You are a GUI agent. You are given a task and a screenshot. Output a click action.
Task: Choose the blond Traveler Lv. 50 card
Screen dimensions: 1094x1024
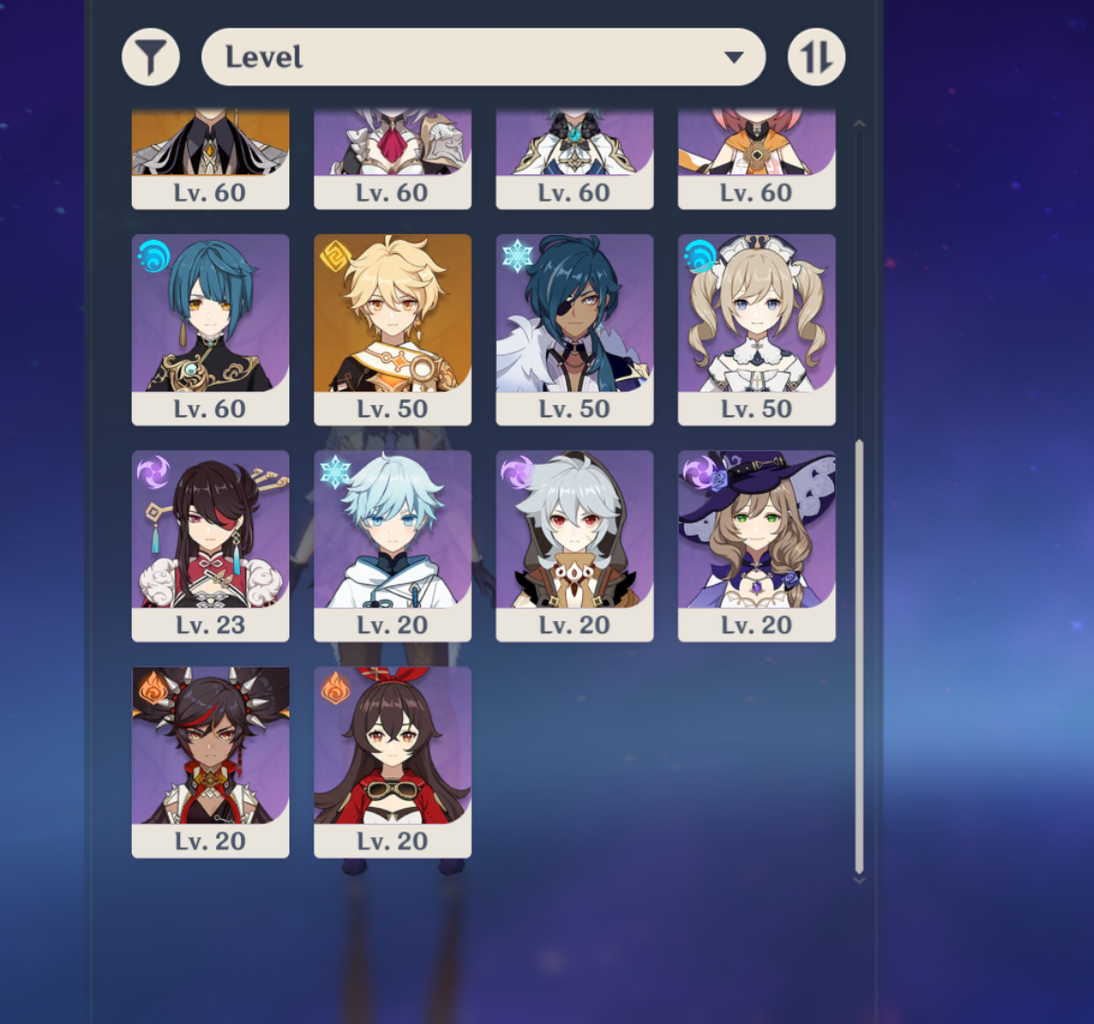coord(392,329)
